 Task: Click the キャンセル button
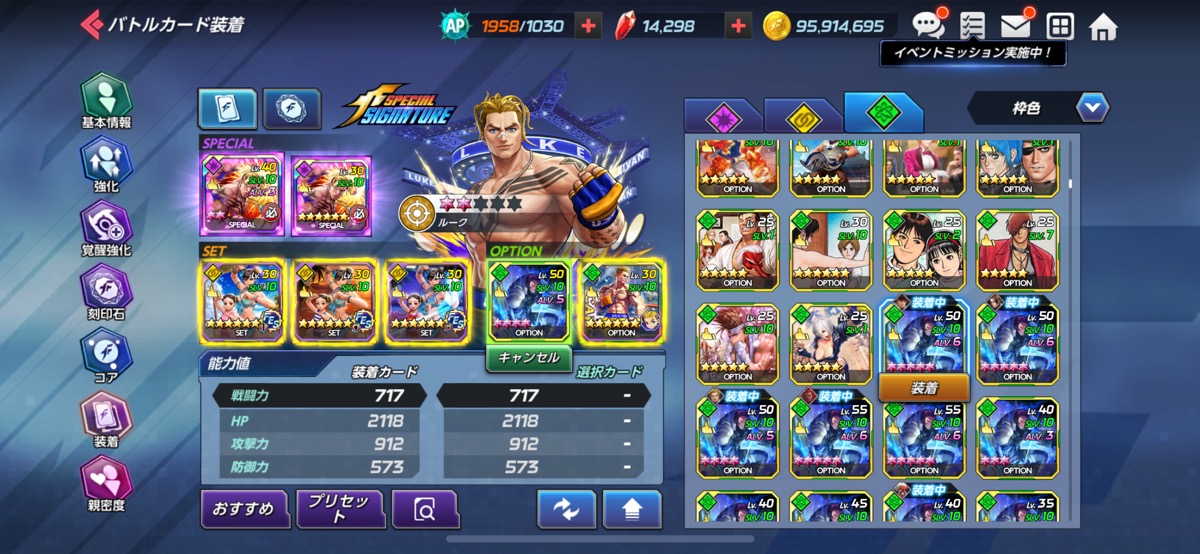coord(529,358)
